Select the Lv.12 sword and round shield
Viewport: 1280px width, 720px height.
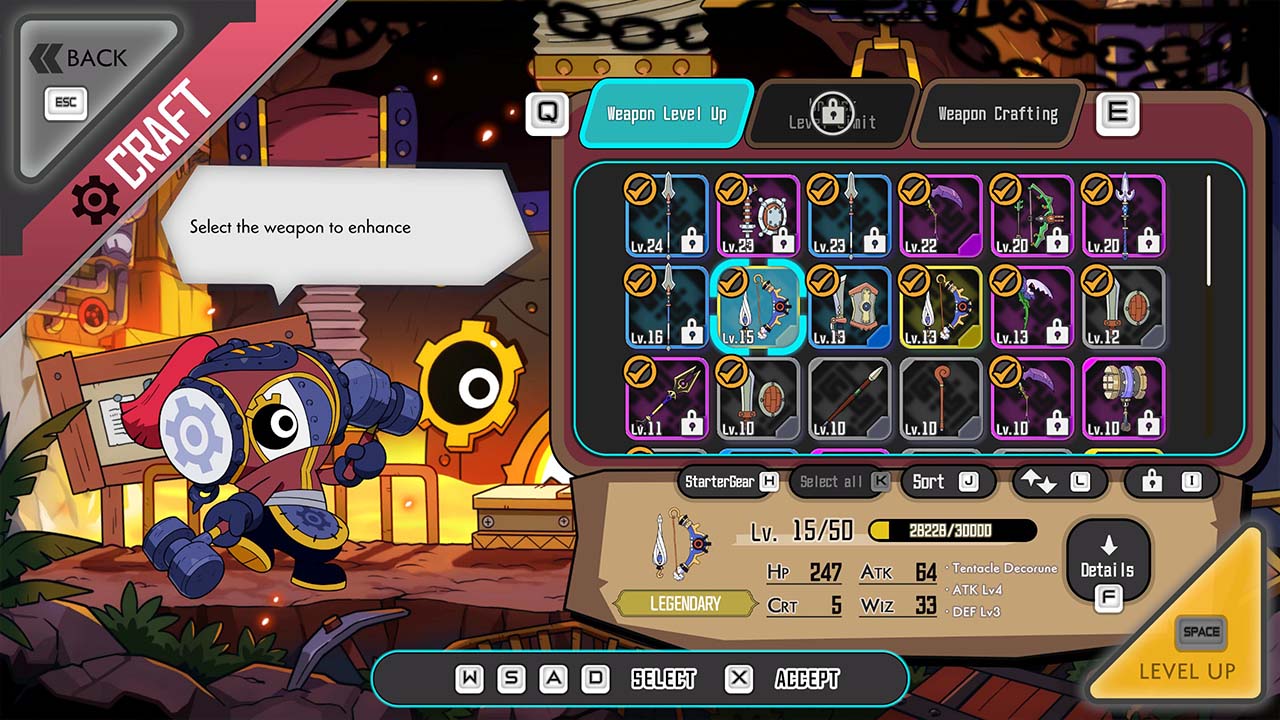point(1124,307)
